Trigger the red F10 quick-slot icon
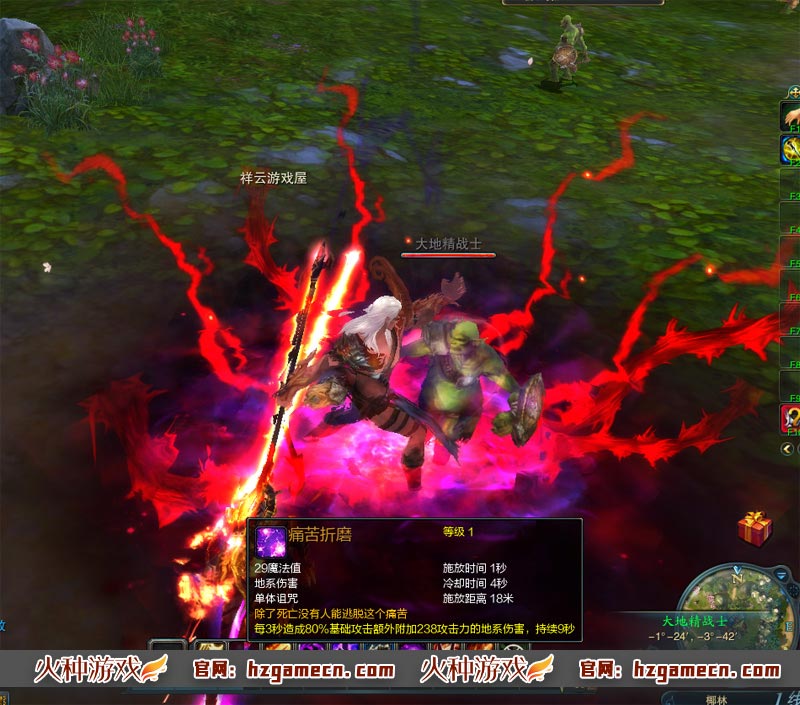 [790, 419]
